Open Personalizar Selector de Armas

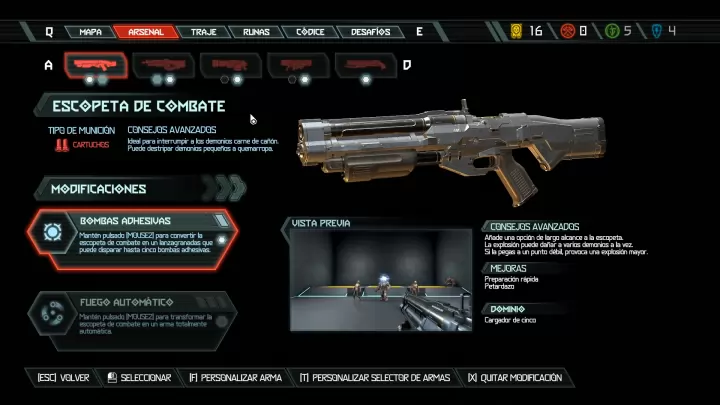pyautogui.click(x=374, y=378)
